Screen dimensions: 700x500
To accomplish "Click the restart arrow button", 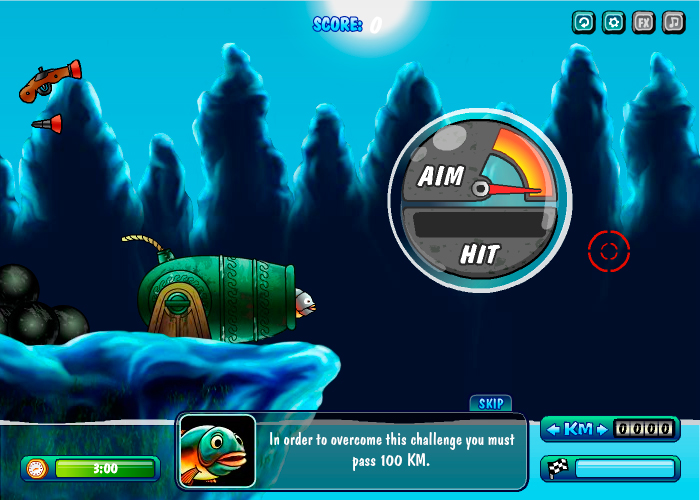I will (x=583, y=22).
